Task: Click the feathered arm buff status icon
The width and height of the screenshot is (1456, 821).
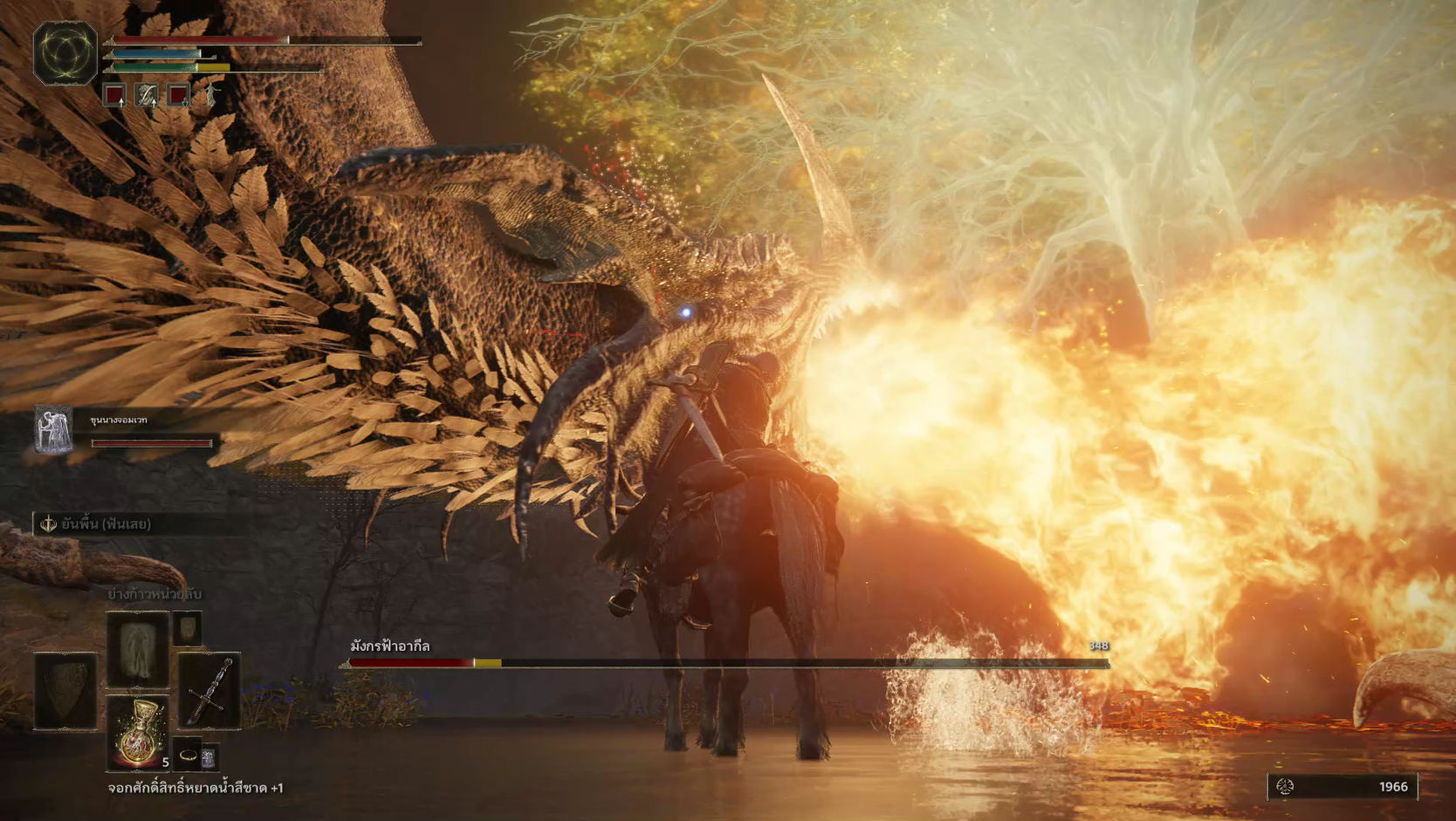Action: click(147, 94)
